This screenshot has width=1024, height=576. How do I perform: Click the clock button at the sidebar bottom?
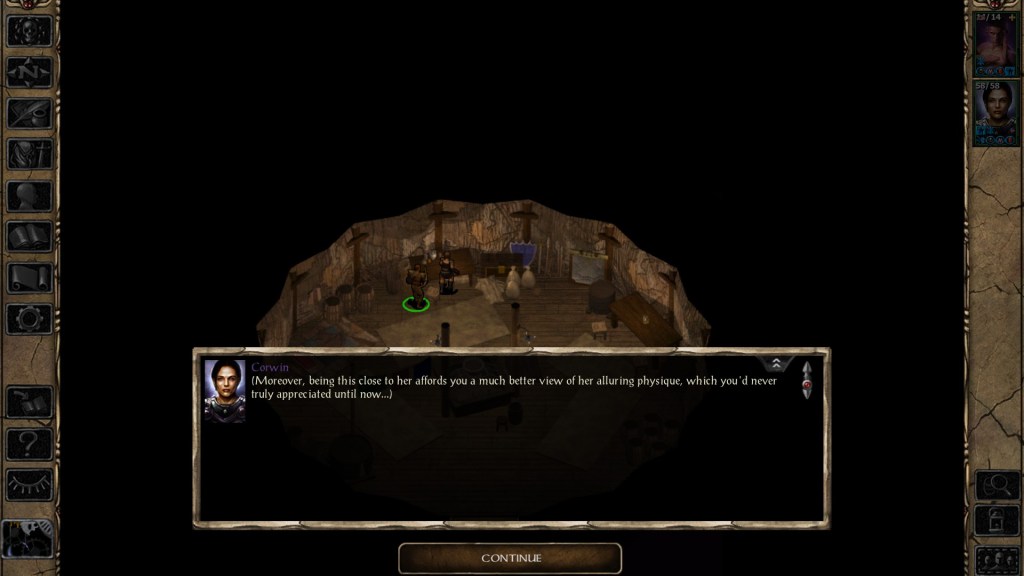pos(29,540)
